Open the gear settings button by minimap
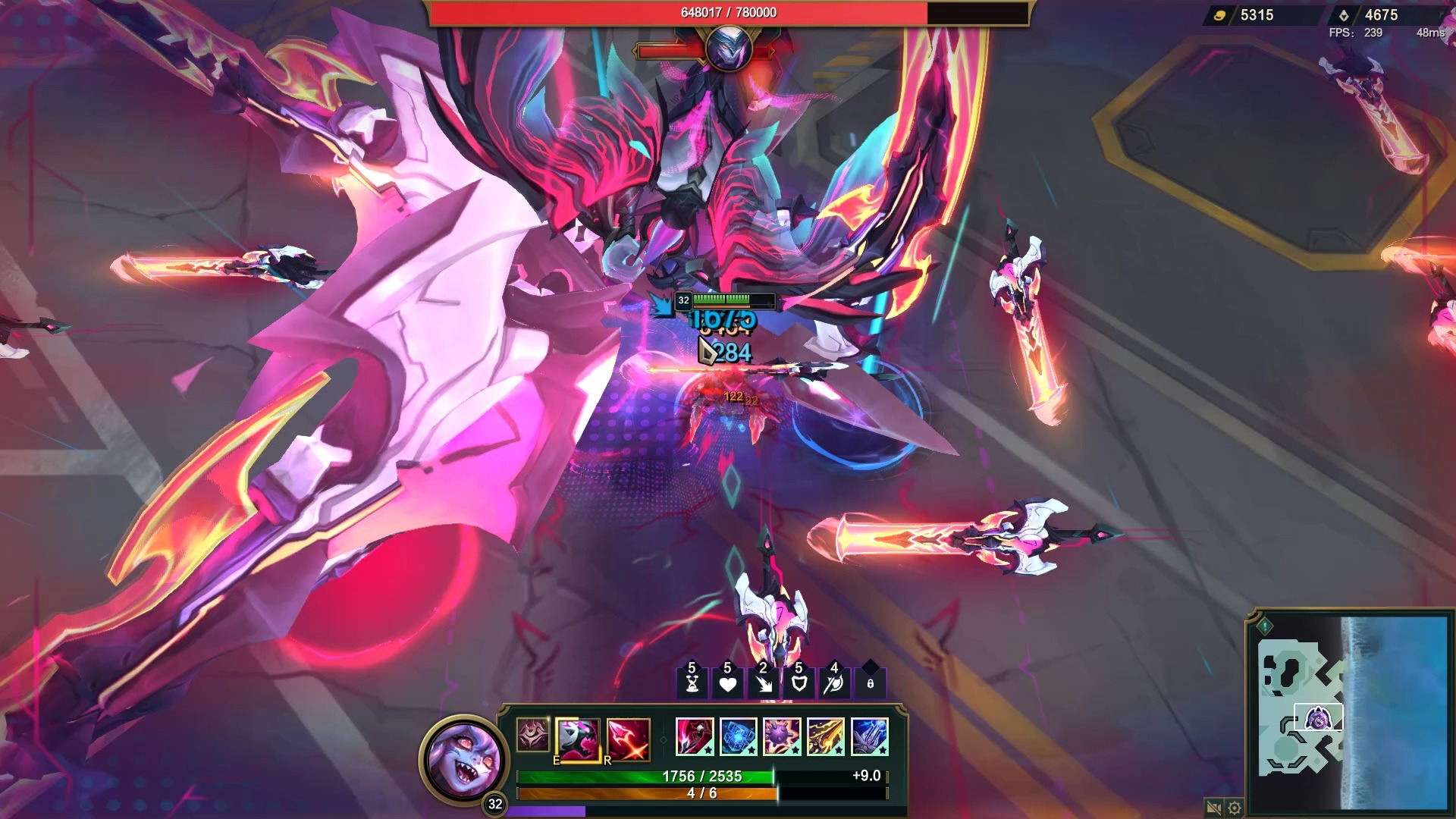The image size is (1456, 819). [1235, 808]
